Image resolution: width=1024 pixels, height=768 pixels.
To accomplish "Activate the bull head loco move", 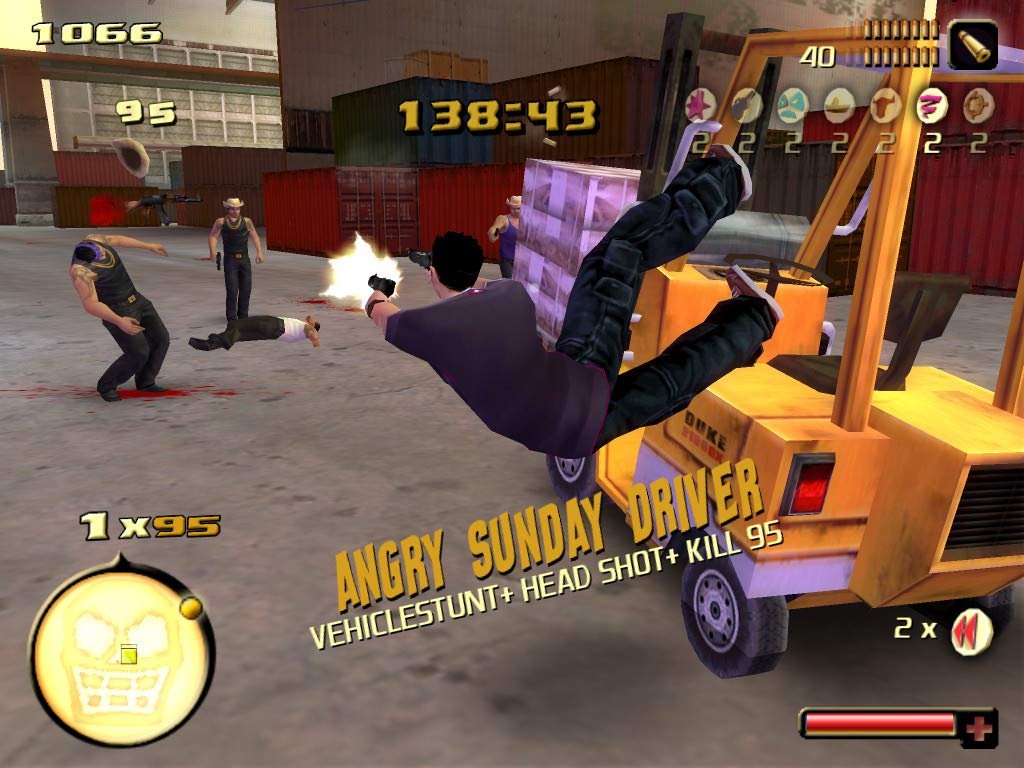I will 885,105.
